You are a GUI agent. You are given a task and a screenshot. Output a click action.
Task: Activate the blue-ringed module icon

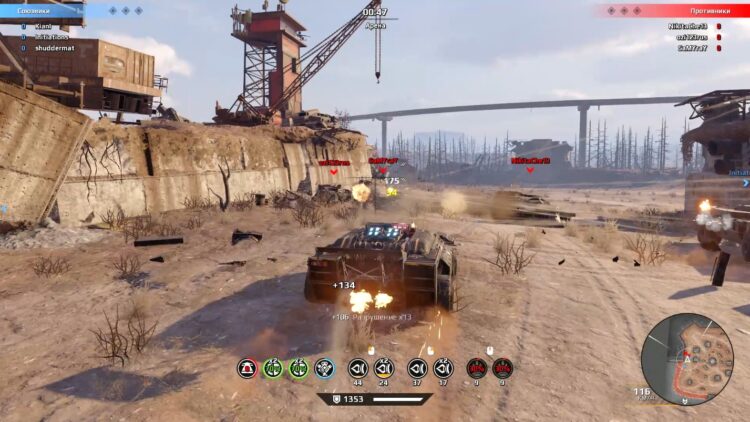(324, 368)
